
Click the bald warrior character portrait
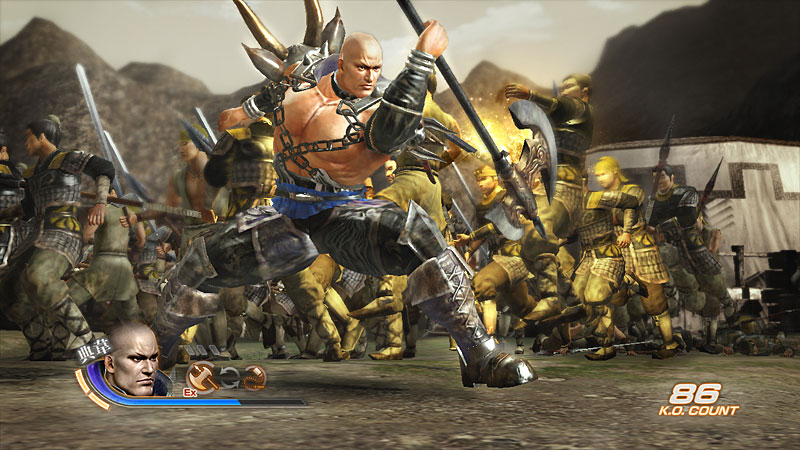pyautogui.click(x=132, y=358)
